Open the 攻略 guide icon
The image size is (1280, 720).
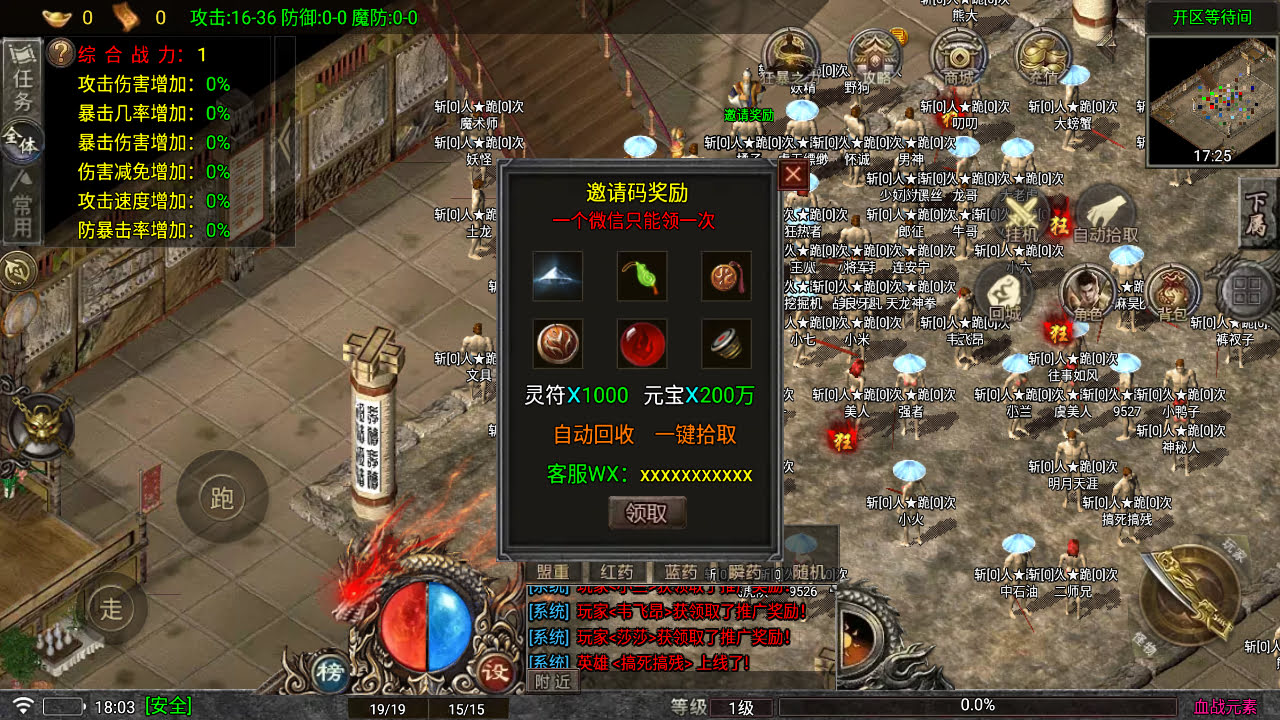875,58
